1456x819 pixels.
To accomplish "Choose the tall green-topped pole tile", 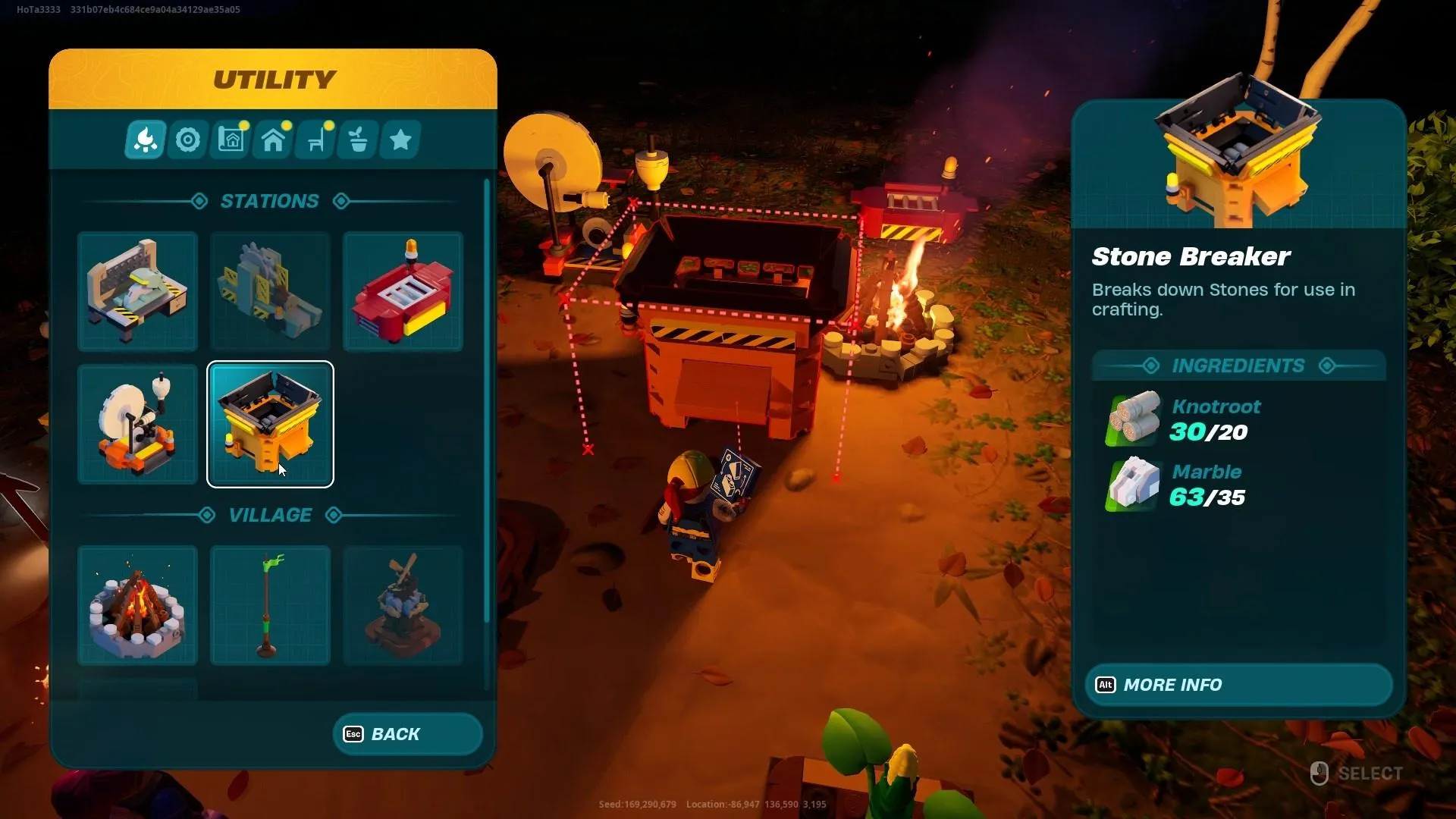I will [270, 605].
